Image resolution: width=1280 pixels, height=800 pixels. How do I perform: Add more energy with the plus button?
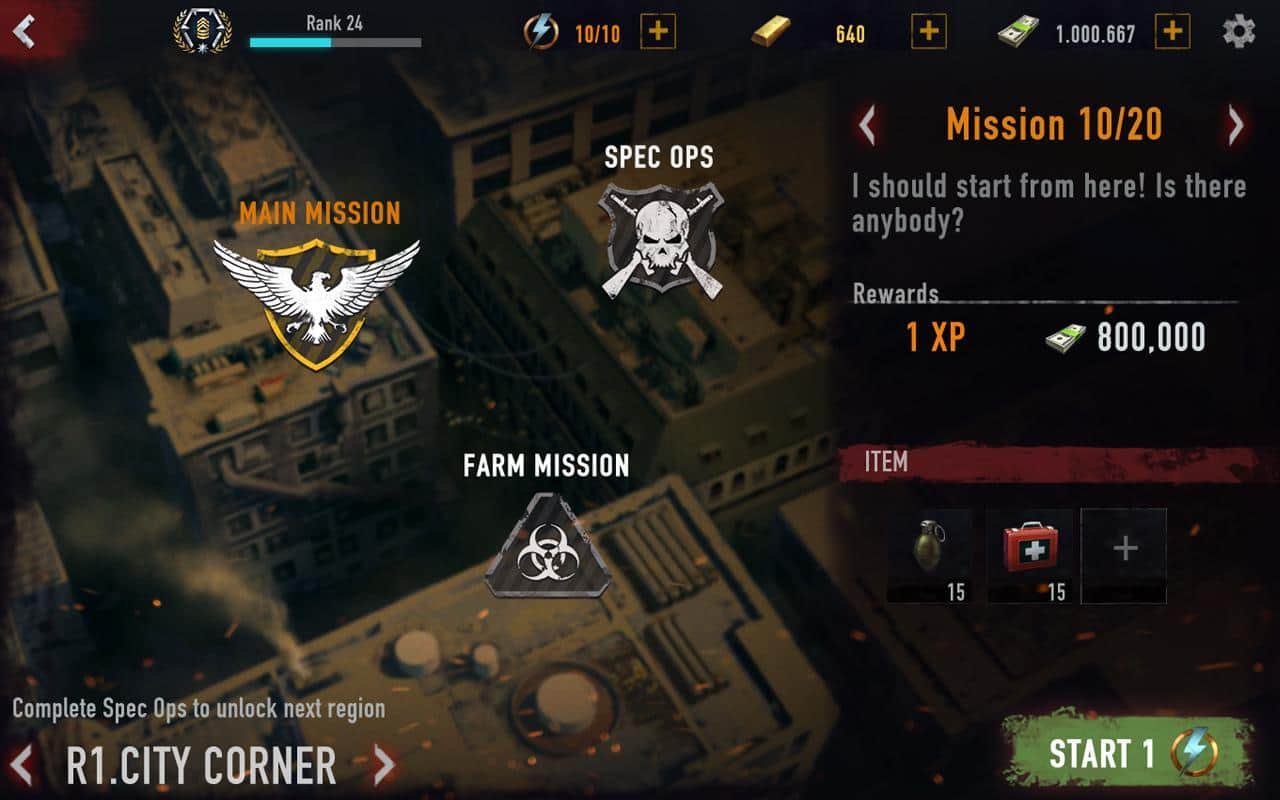[x=657, y=32]
